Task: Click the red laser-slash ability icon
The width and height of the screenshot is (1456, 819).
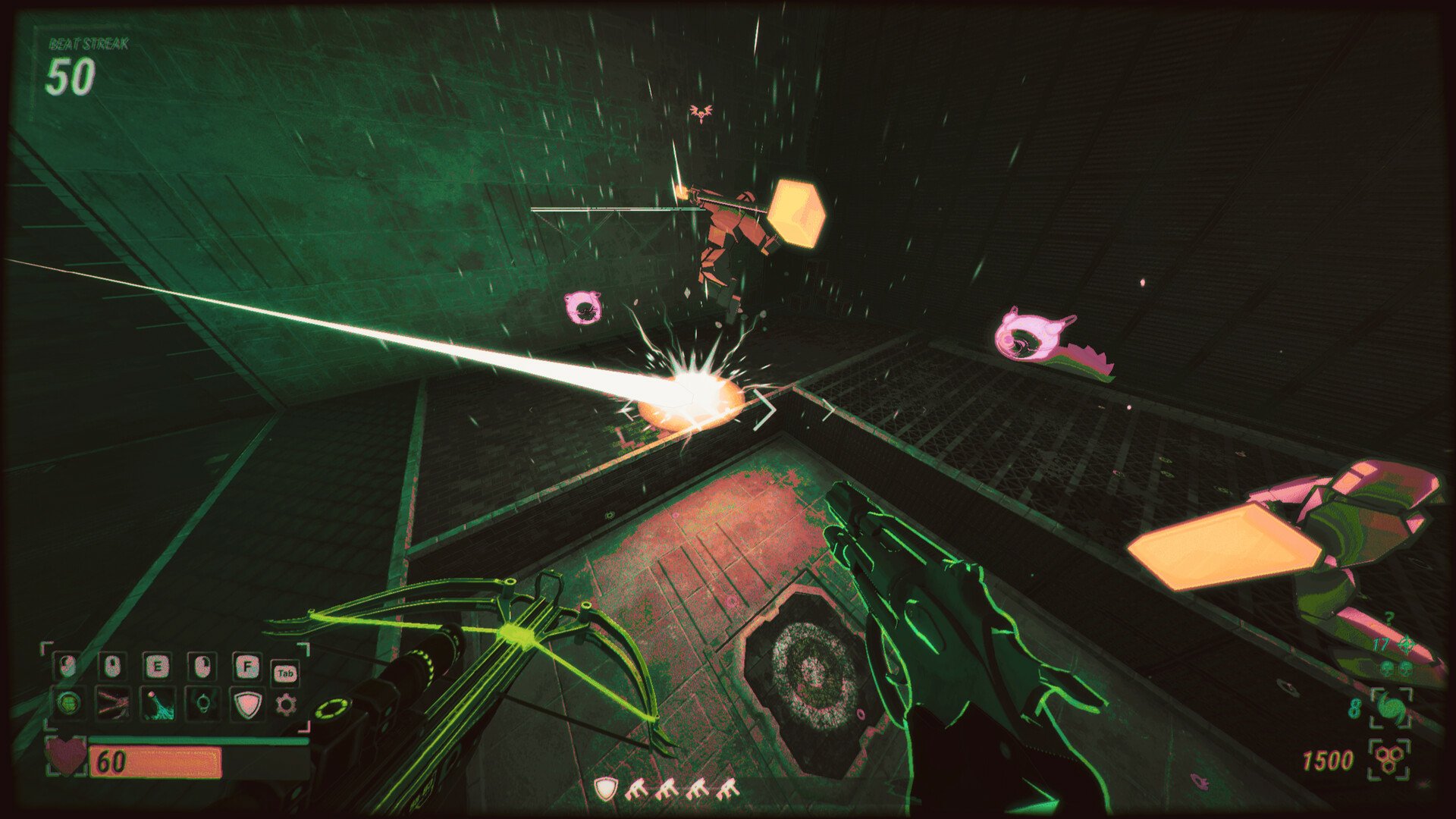Action: [114, 704]
